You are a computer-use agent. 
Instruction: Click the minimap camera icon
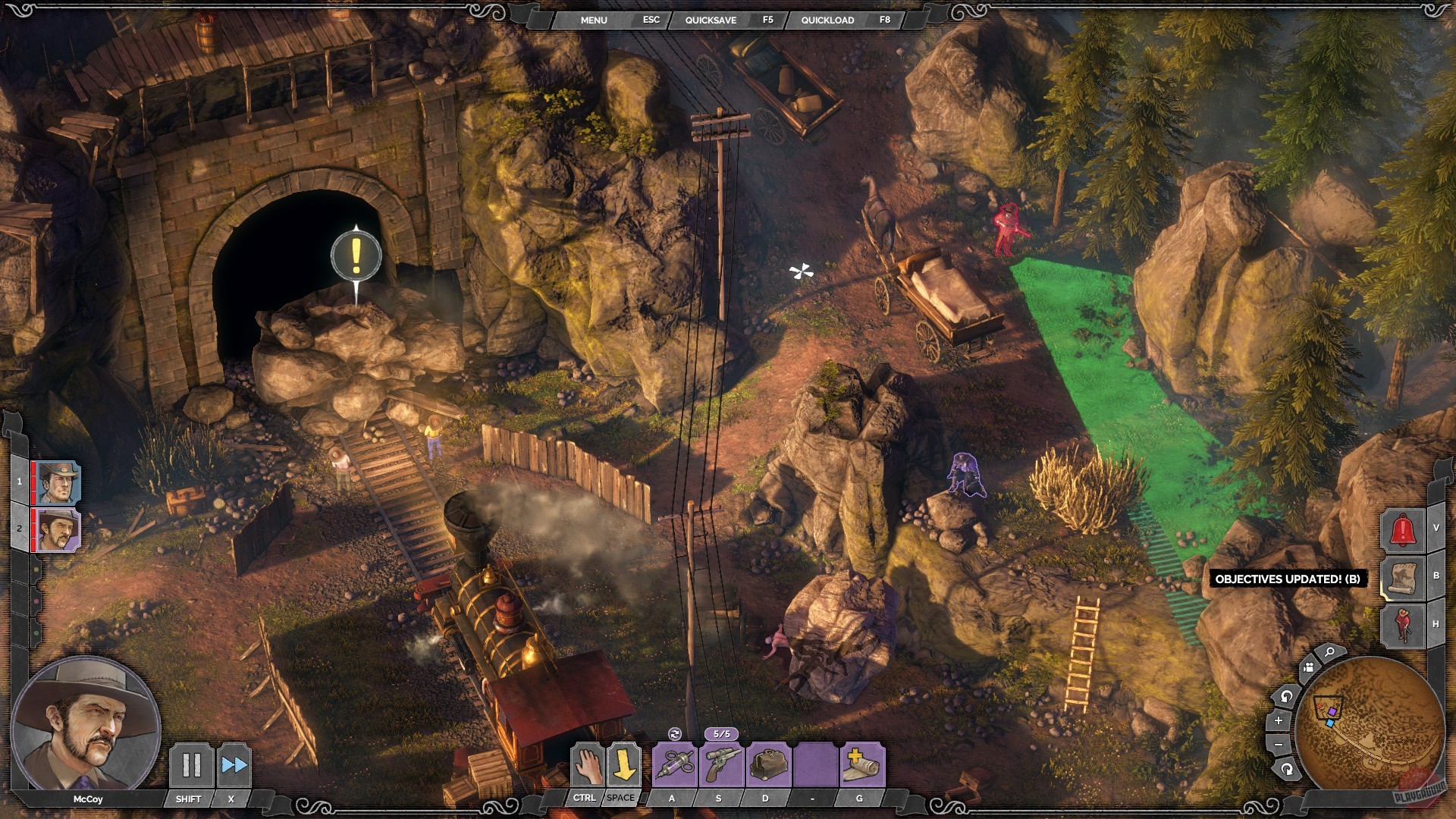(1308, 668)
